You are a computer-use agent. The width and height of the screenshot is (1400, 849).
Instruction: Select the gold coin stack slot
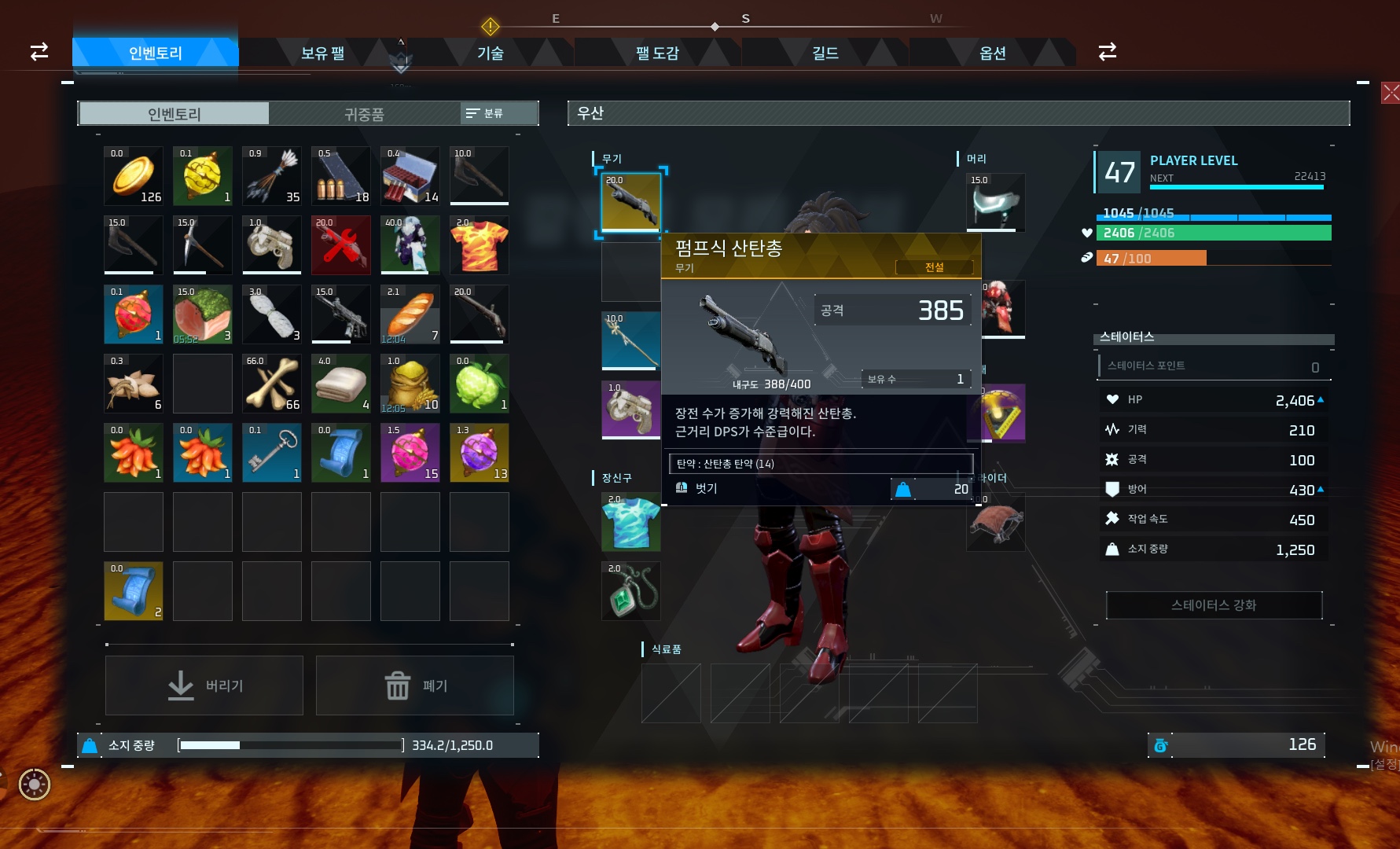(134, 176)
